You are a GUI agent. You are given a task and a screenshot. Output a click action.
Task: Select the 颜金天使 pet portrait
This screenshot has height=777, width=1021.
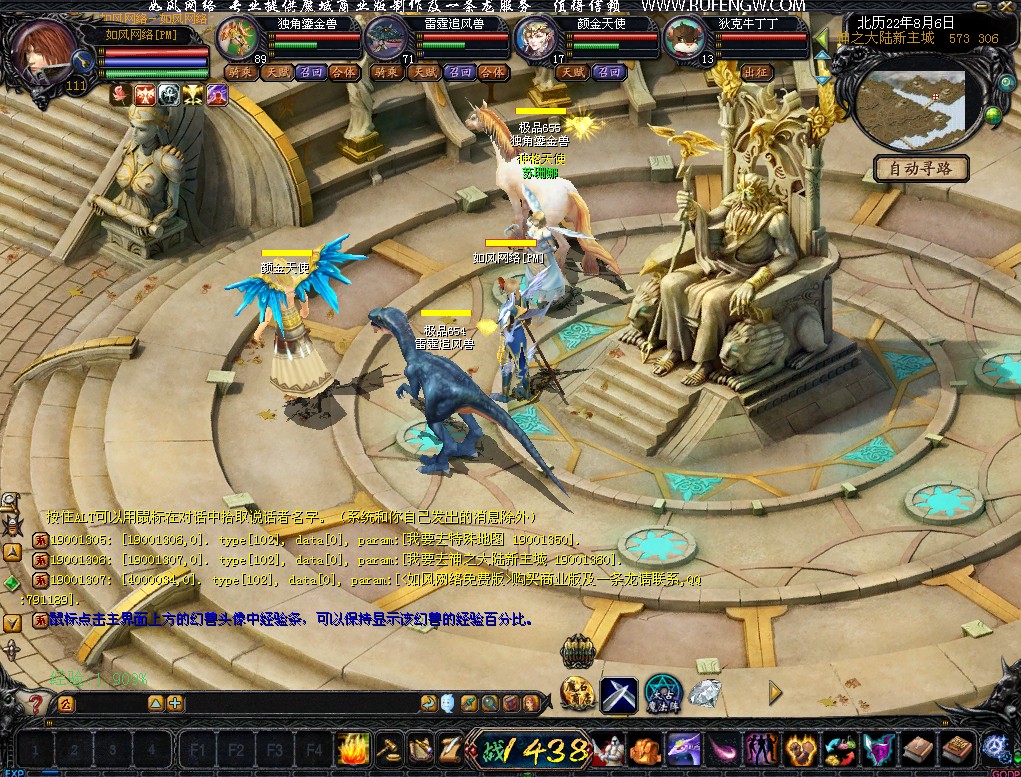(537, 41)
